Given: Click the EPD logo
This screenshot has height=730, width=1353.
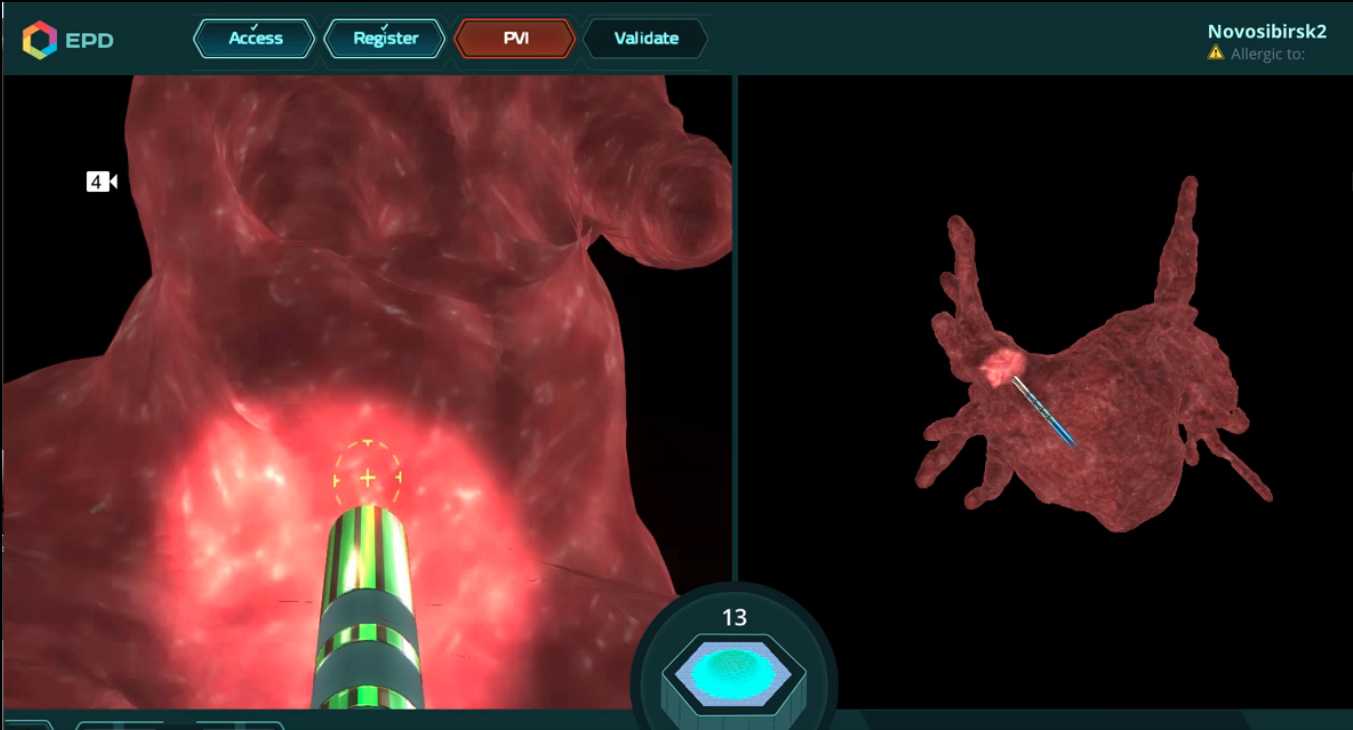Looking at the screenshot, I should point(68,40).
